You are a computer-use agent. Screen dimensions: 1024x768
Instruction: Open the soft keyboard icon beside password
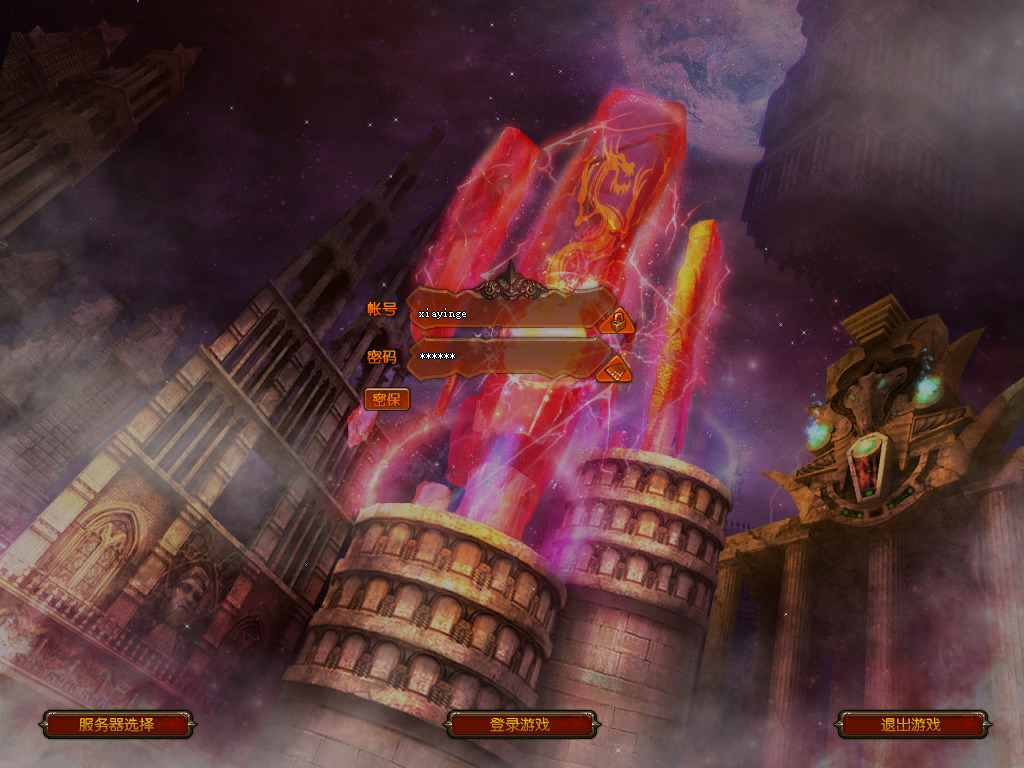tap(615, 370)
